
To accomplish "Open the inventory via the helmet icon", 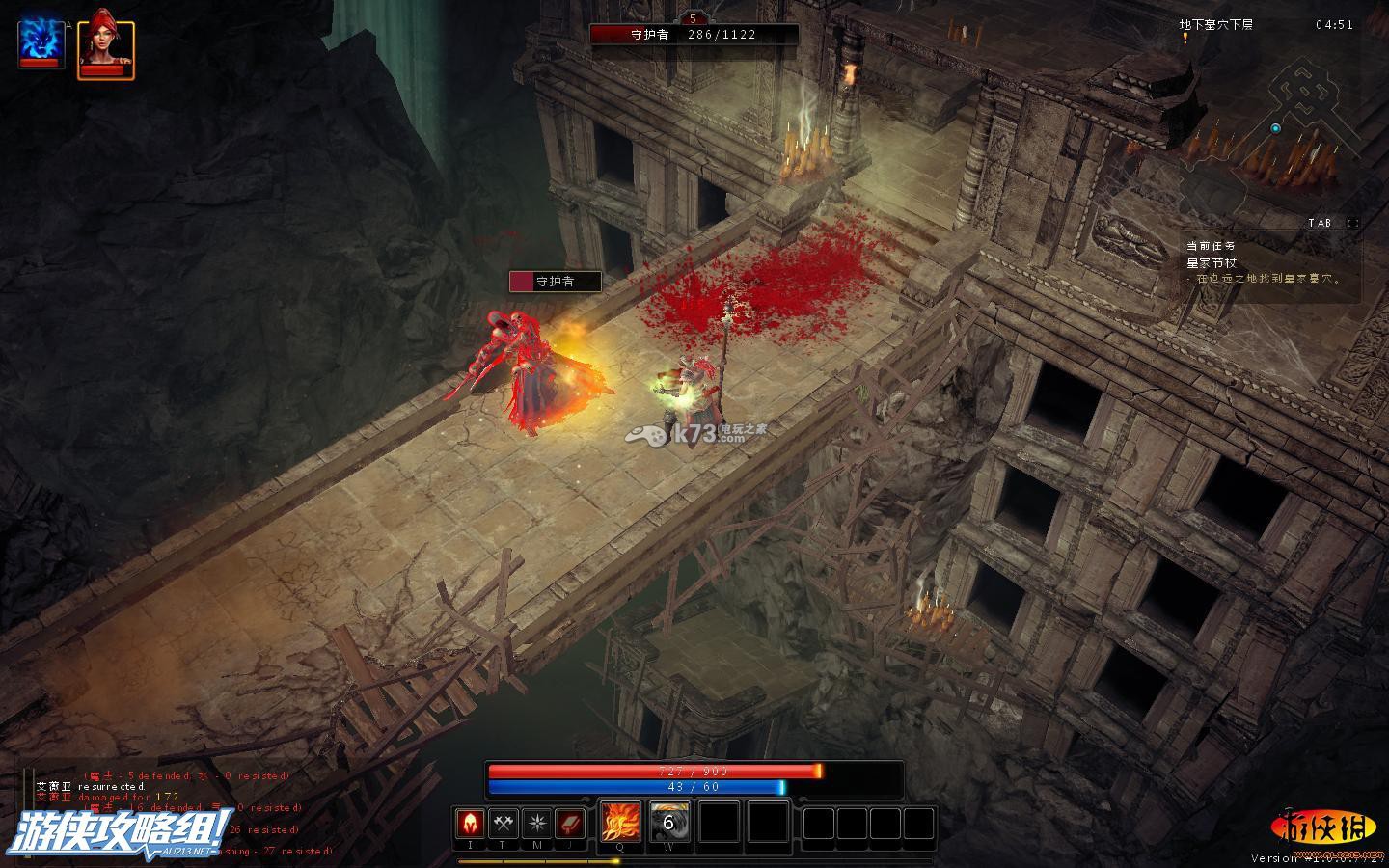I will [470, 824].
